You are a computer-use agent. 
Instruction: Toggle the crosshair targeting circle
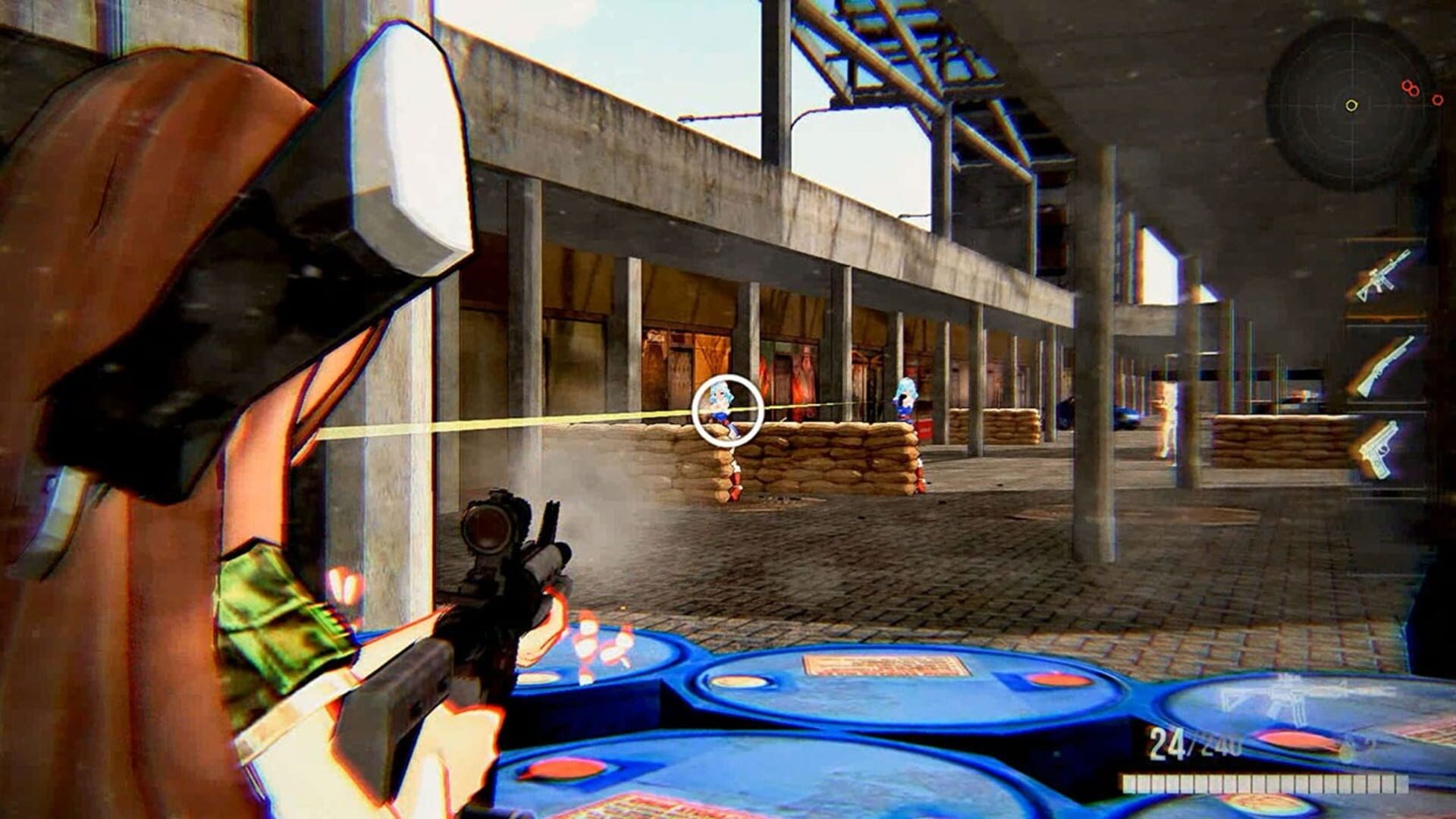pos(726,409)
